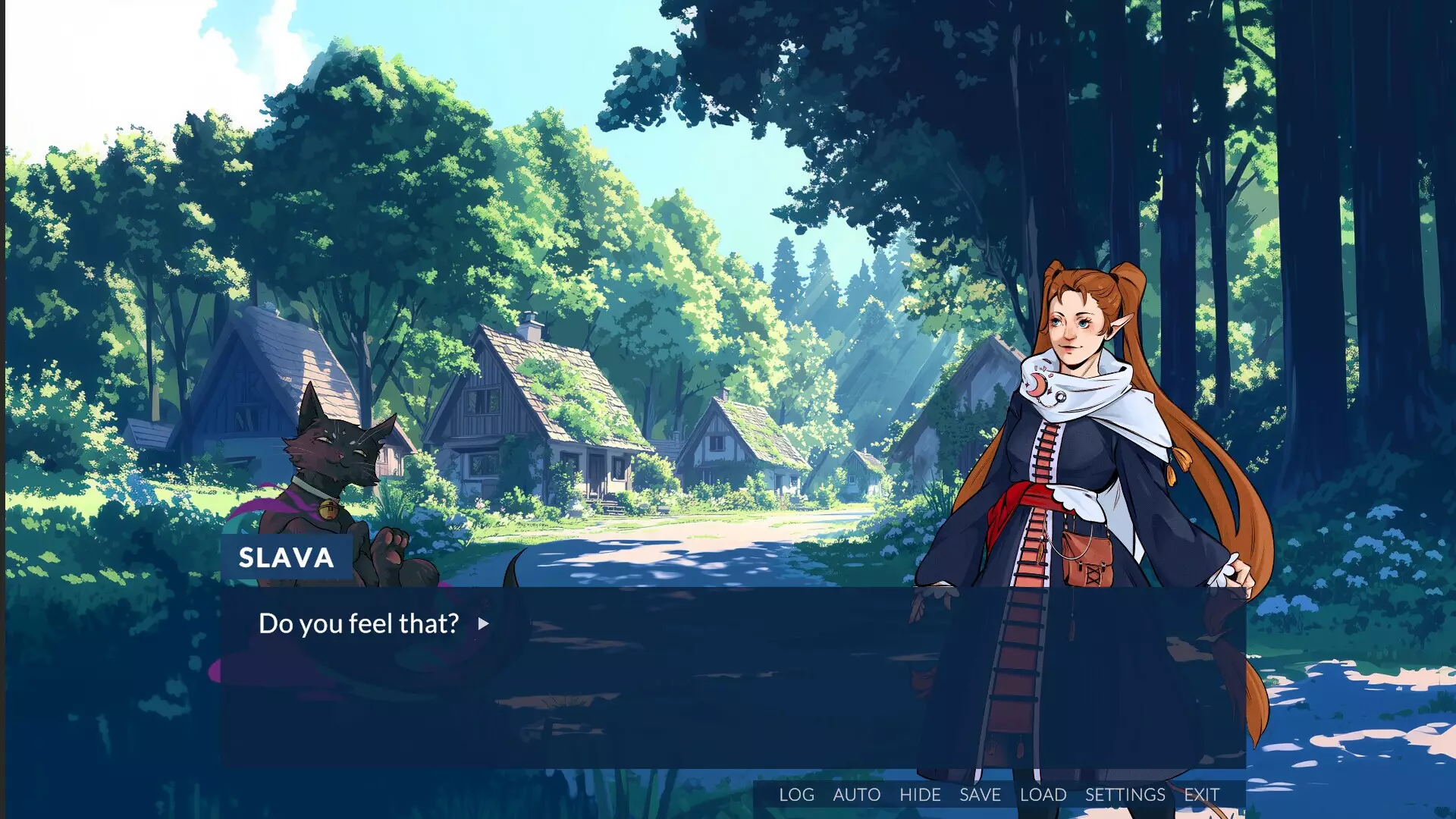Open the dialogue LOG
Screen dimensions: 1456x819
point(796,795)
